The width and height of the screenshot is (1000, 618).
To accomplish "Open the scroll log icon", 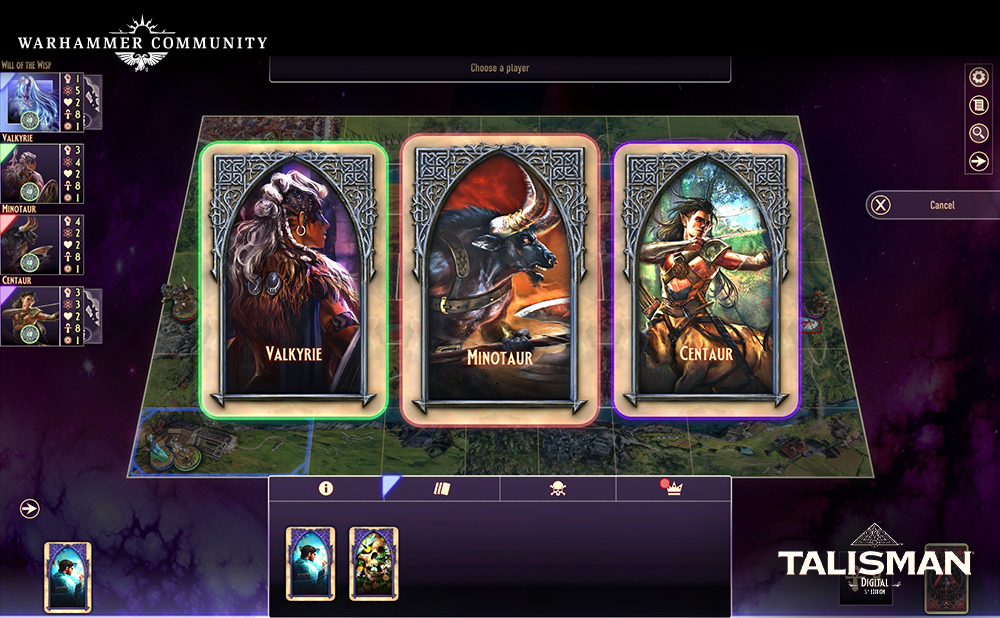I will [979, 105].
